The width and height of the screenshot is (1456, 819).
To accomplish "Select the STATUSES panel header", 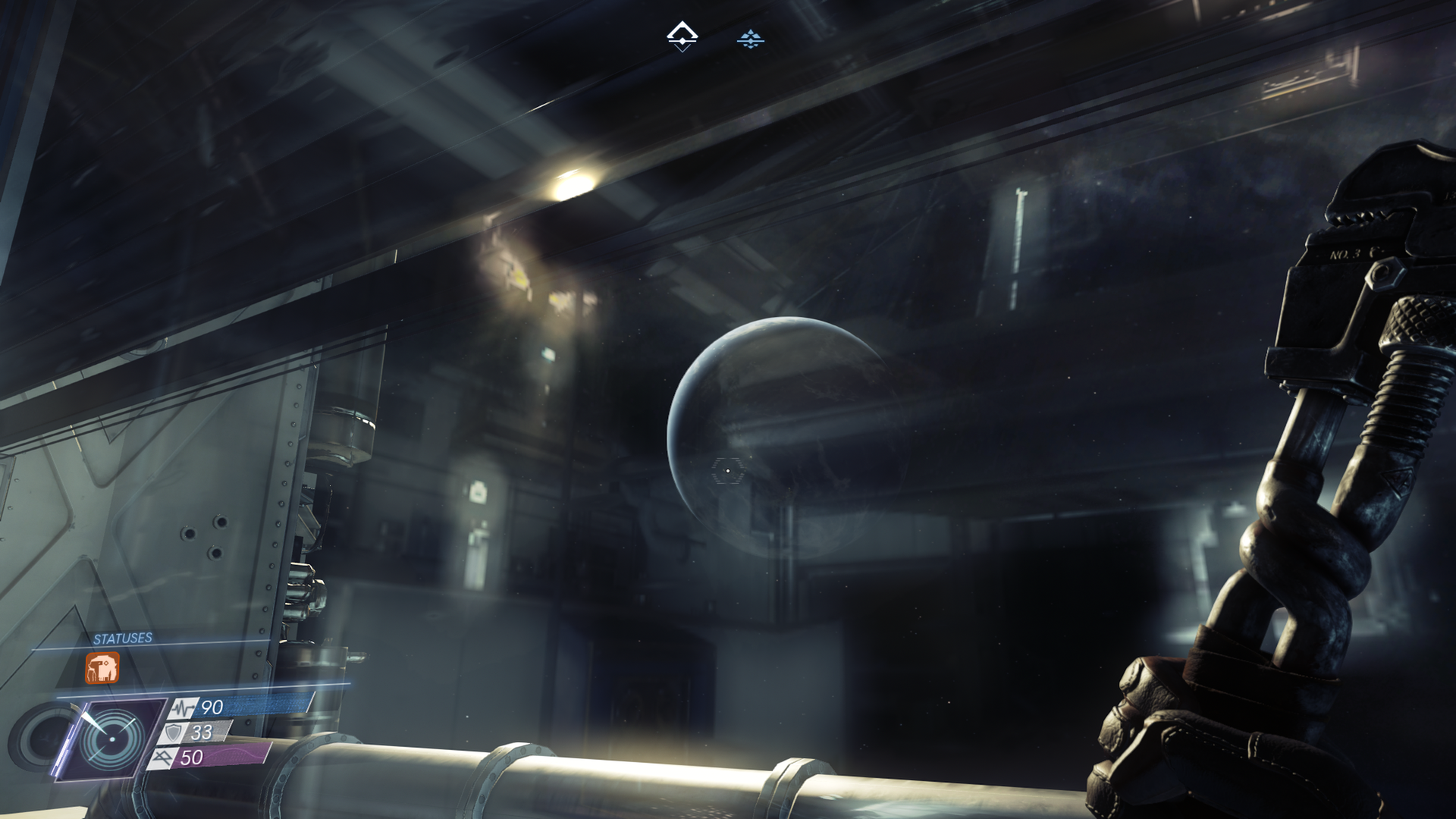I will (123, 637).
